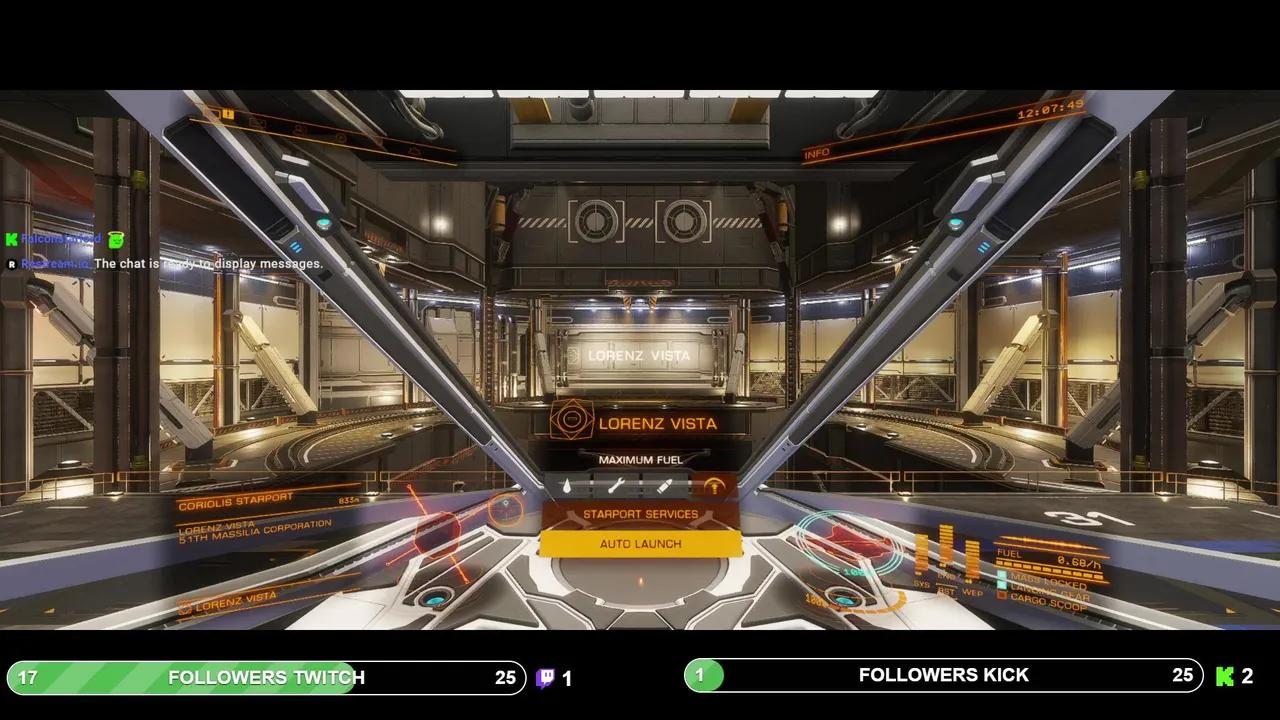Click the Followers Kick goal bar
1280x720 pixels.
943,675
